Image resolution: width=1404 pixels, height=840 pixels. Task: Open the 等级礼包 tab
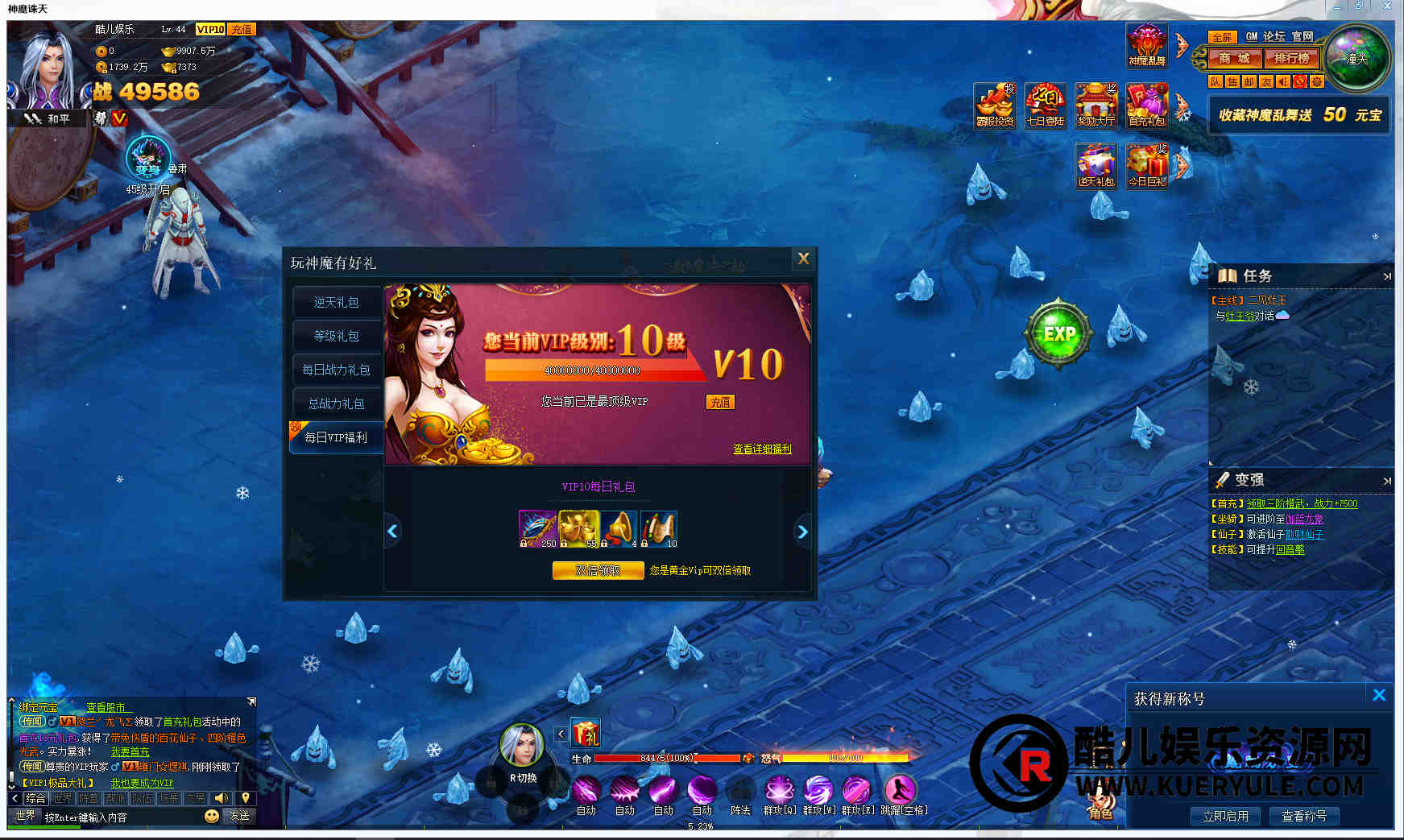[x=336, y=336]
